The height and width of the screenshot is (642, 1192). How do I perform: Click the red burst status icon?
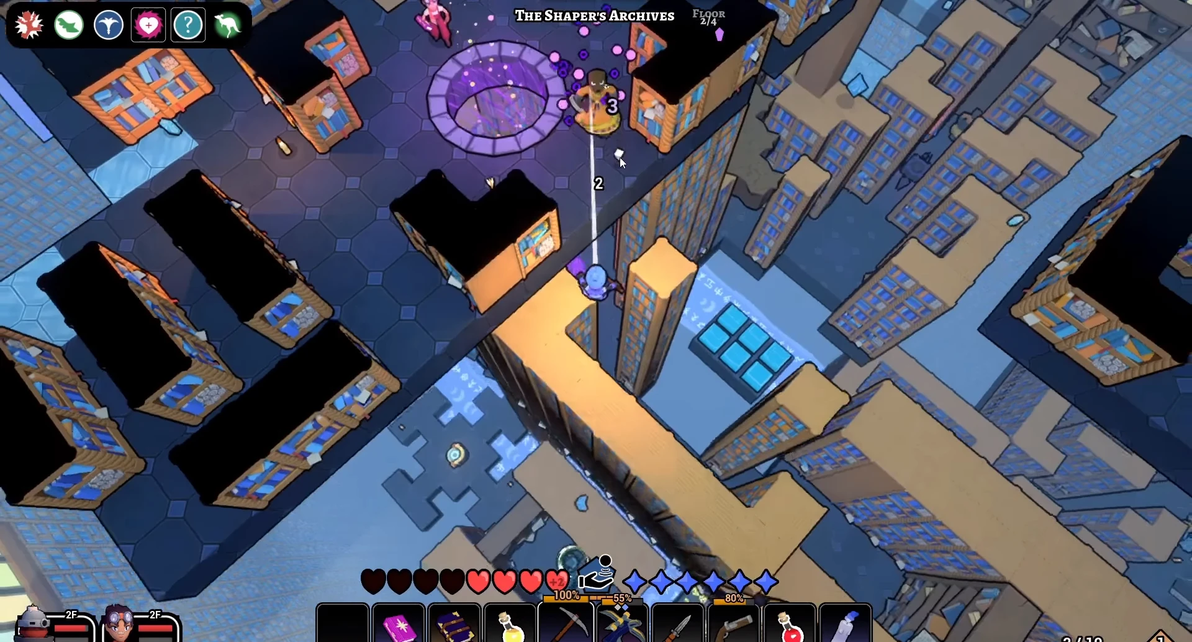coord(29,25)
